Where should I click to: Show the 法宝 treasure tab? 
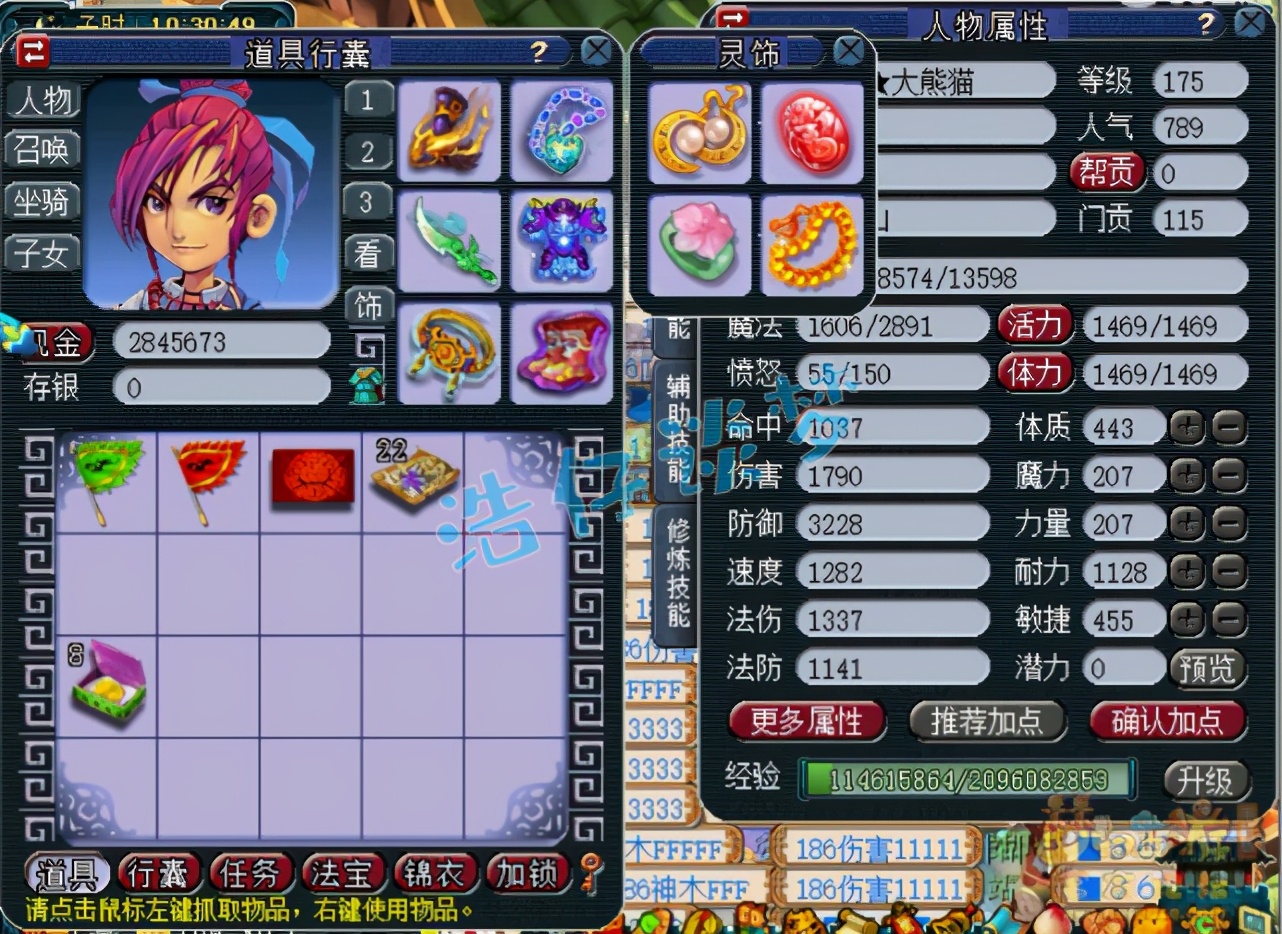pyautogui.click(x=342, y=873)
